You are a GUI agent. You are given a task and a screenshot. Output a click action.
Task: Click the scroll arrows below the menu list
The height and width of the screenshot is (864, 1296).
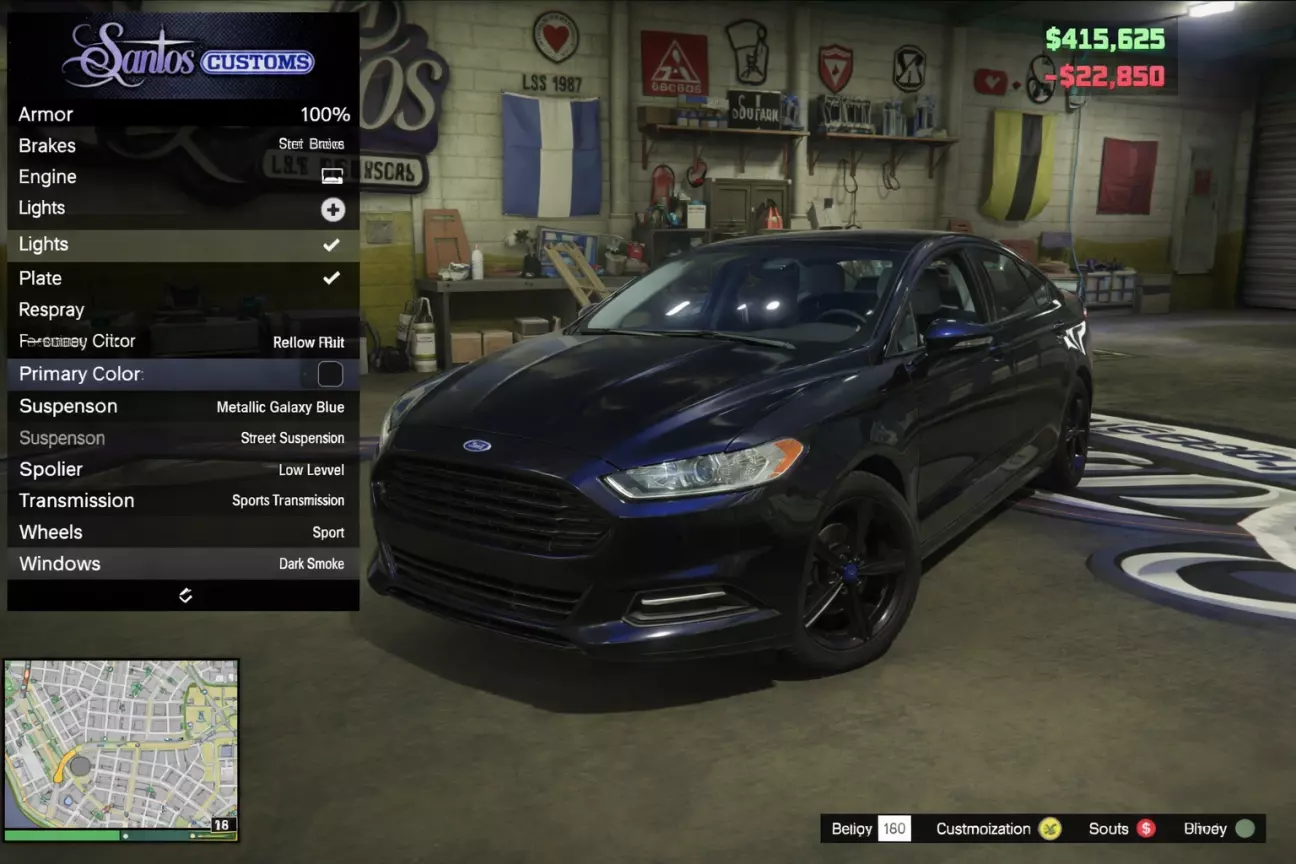pos(185,595)
